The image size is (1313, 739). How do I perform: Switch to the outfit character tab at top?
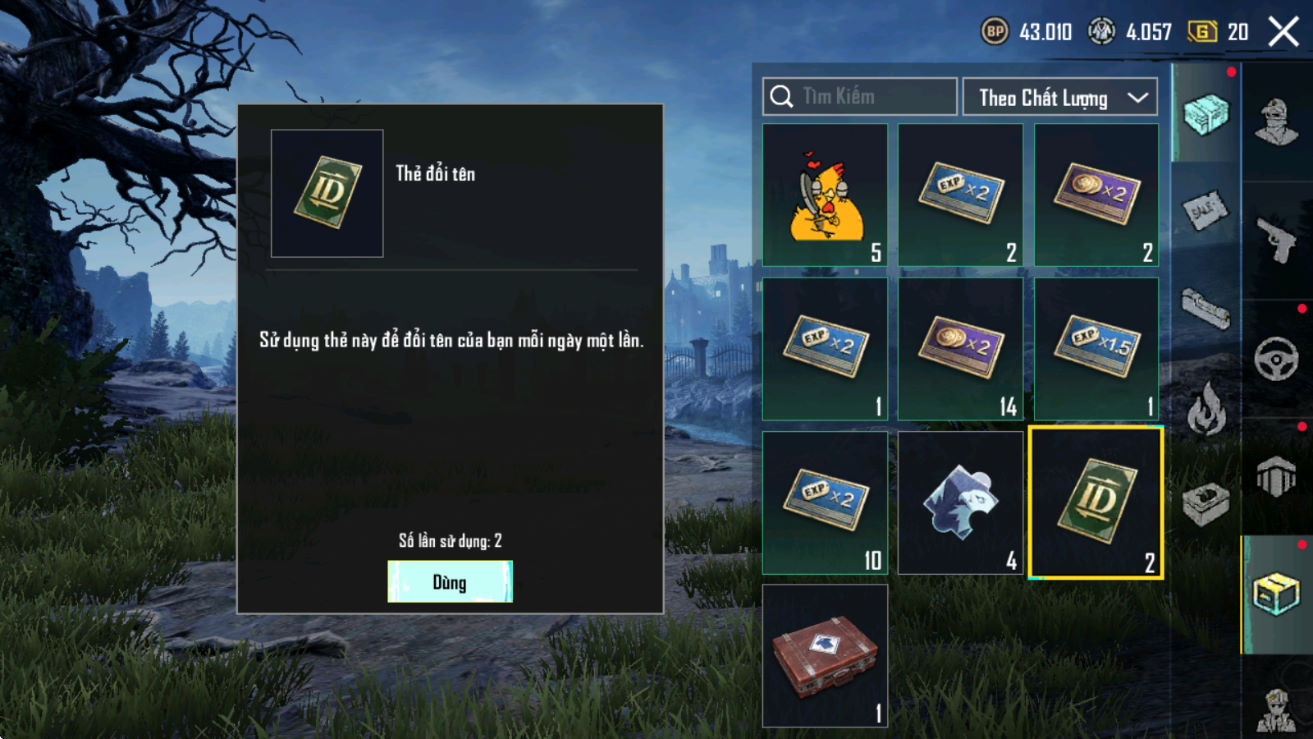click(x=1276, y=122)
